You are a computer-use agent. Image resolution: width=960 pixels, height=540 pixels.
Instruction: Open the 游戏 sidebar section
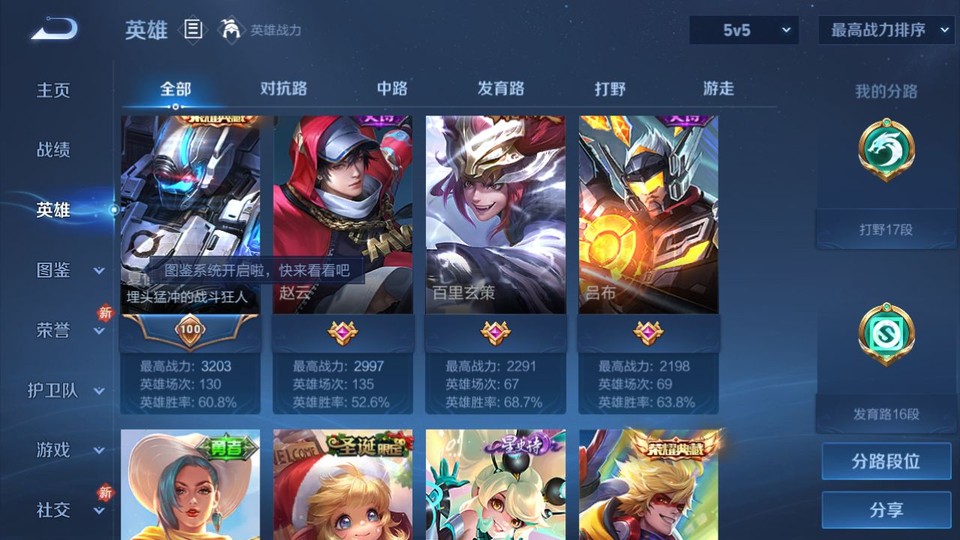coord(68,450)
